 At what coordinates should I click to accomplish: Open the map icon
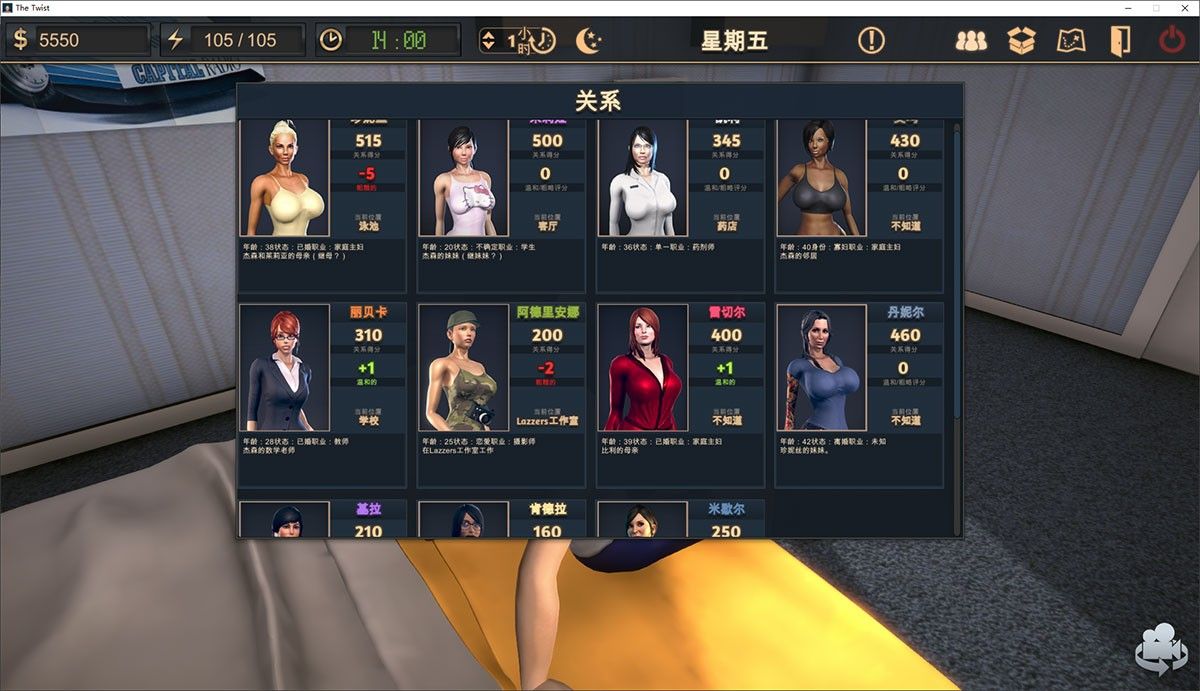point(1071,41)
